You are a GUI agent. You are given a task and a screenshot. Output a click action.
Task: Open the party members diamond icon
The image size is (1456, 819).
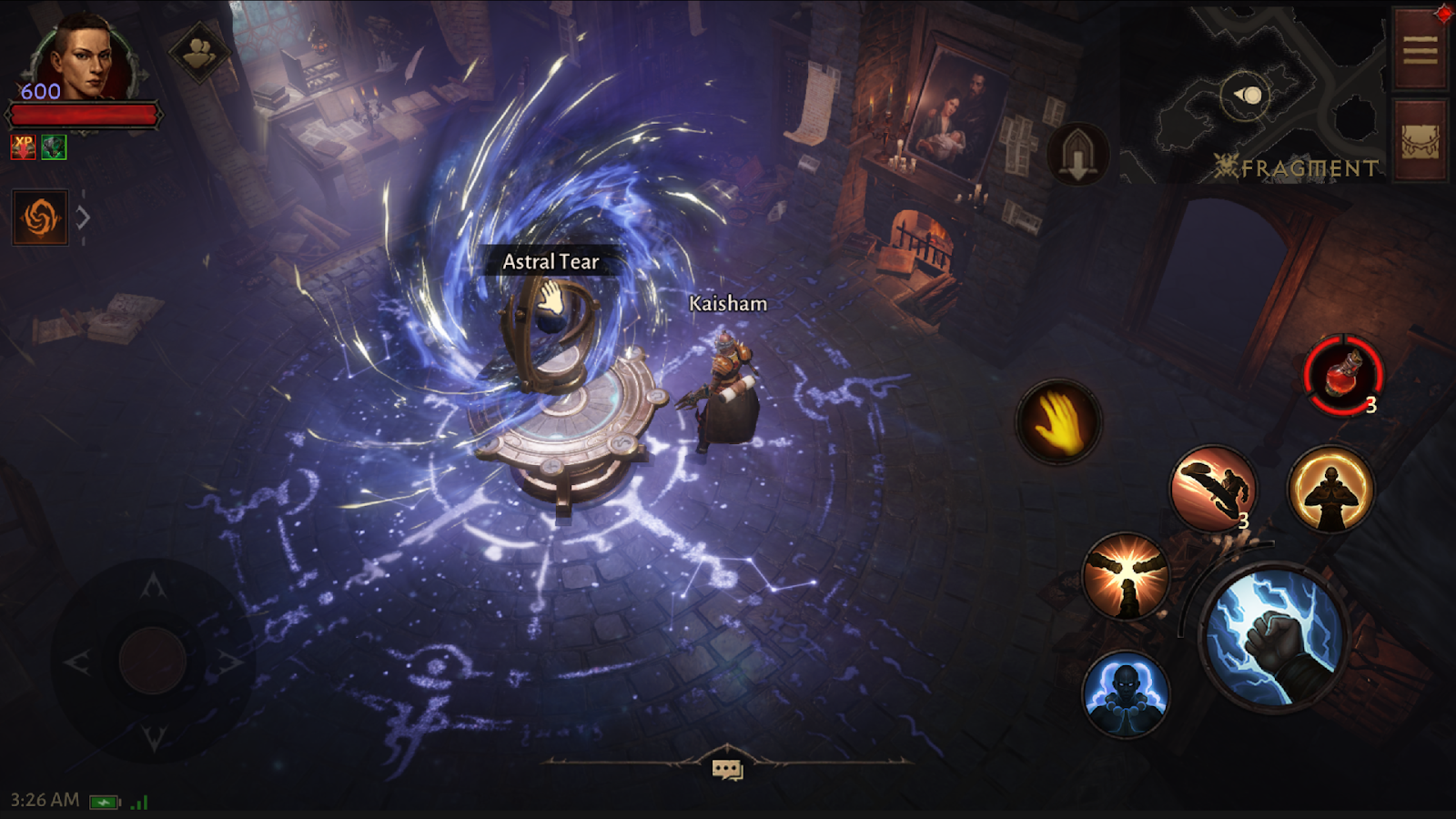click(200, 53)
